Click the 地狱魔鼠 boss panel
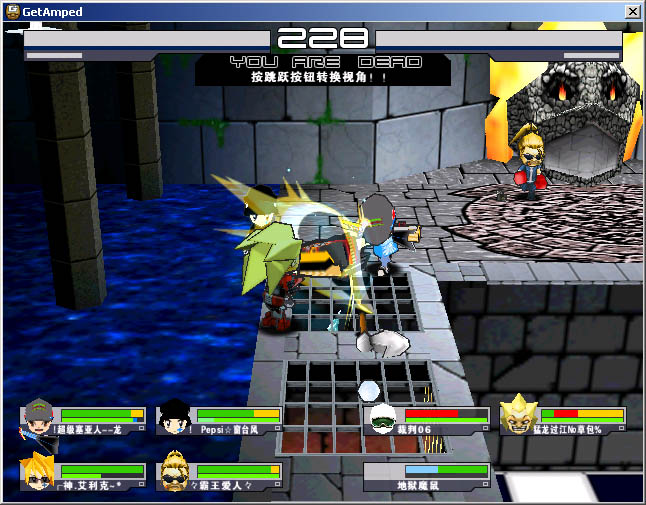The image size is (646, 505). [428, 476]
